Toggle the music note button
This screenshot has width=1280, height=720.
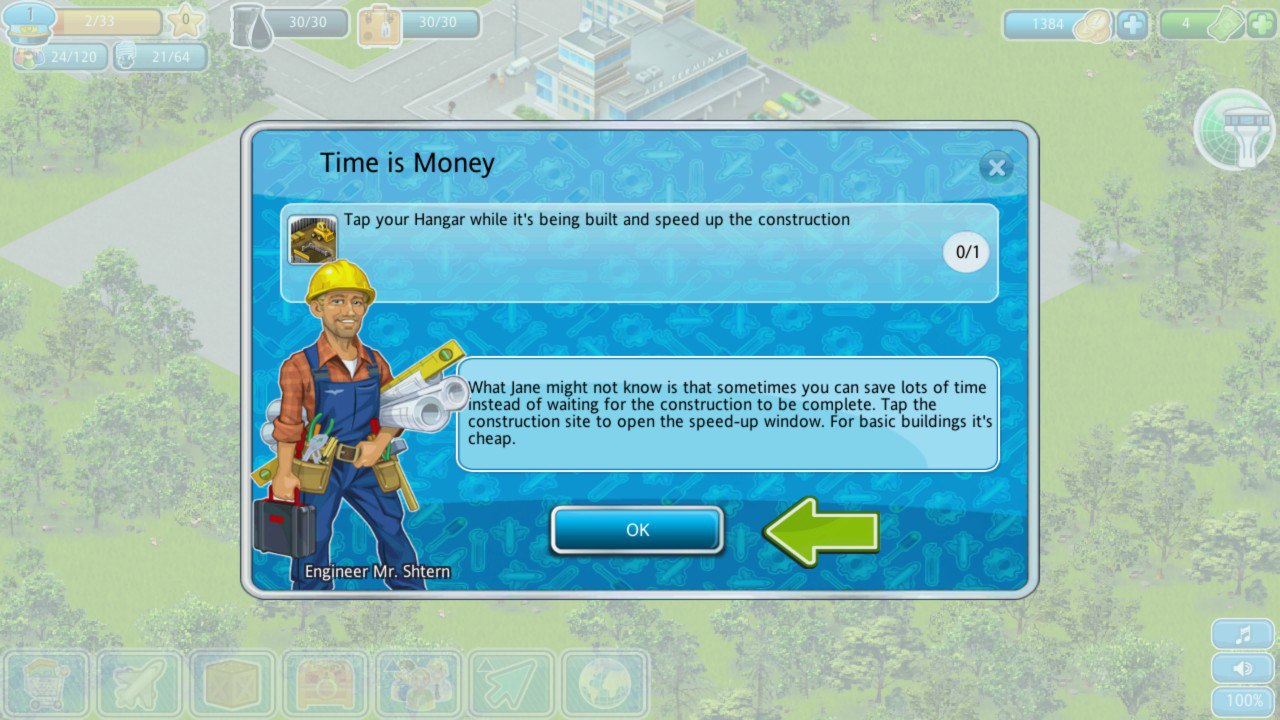tap(1243, 634)
